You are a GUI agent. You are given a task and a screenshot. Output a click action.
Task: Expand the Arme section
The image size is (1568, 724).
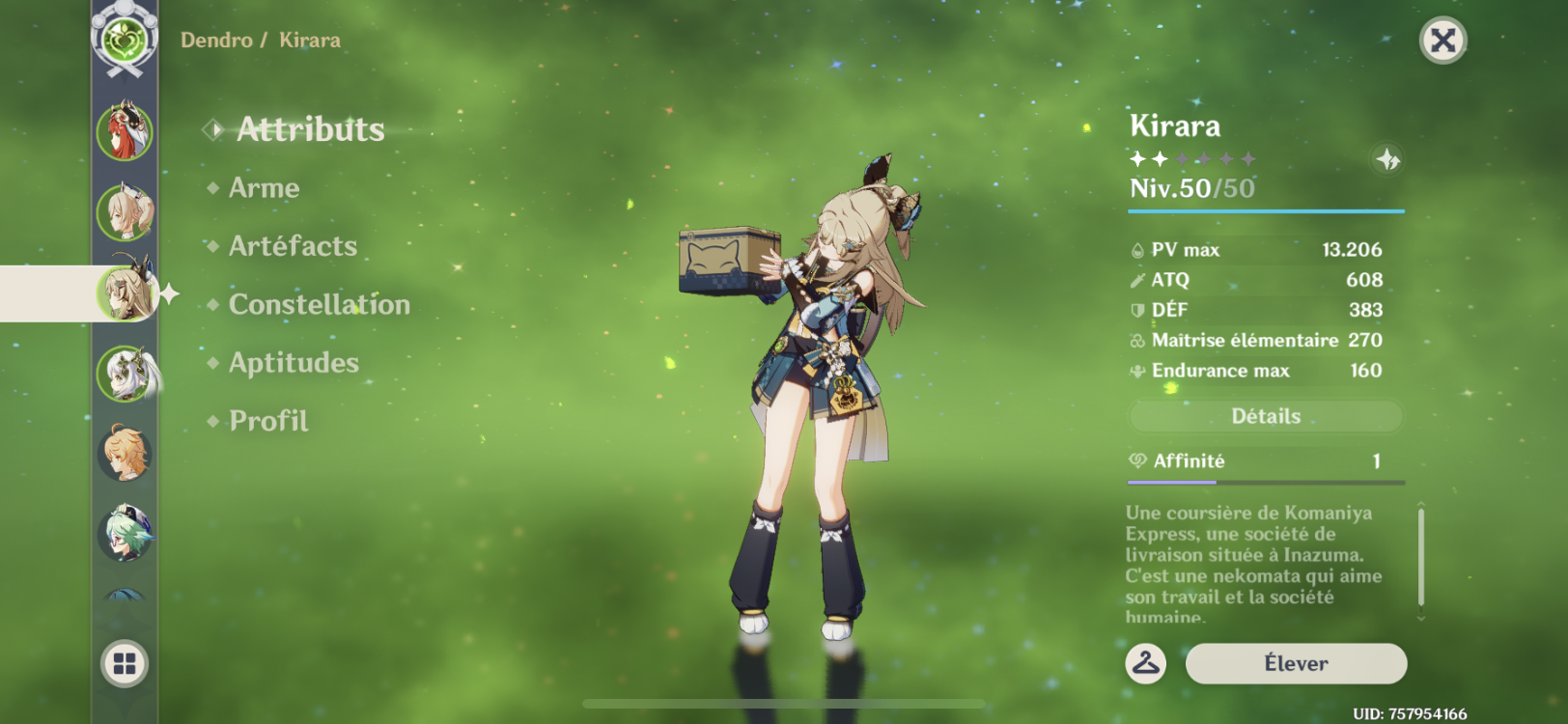[263, 188]
